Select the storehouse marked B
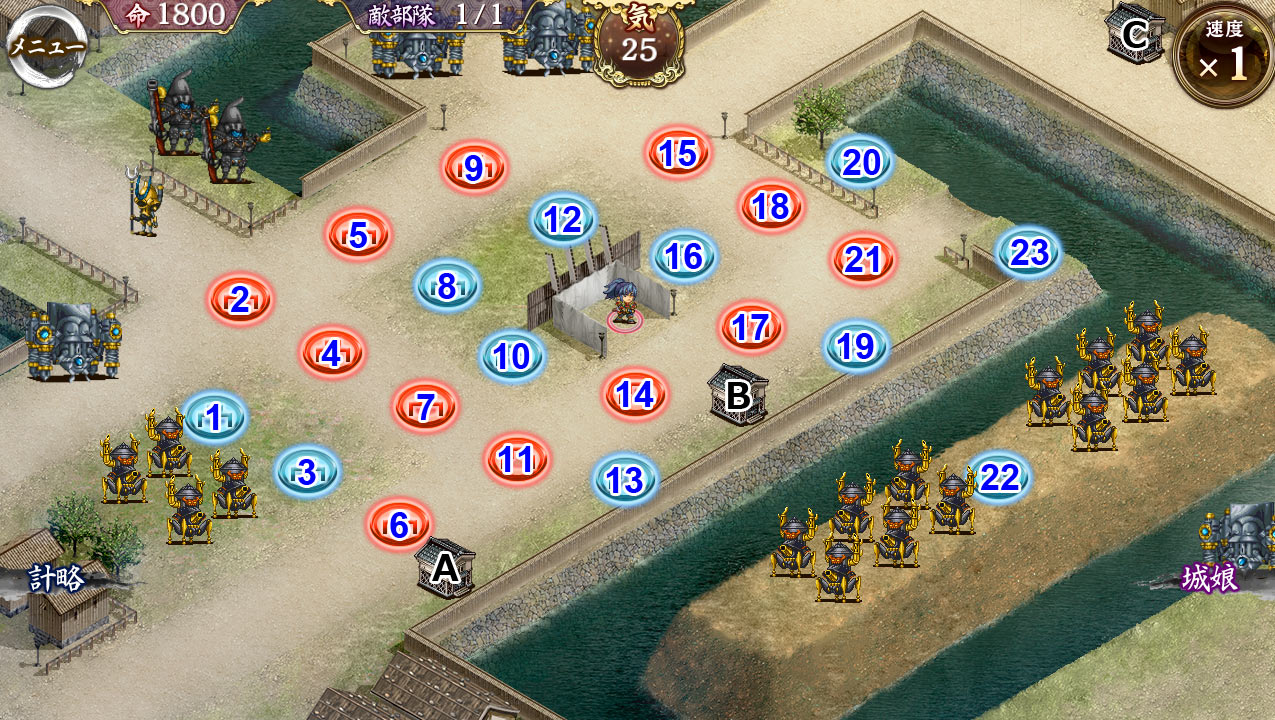1275x720 pixels. pyautogui.click(x=738, y=395)
